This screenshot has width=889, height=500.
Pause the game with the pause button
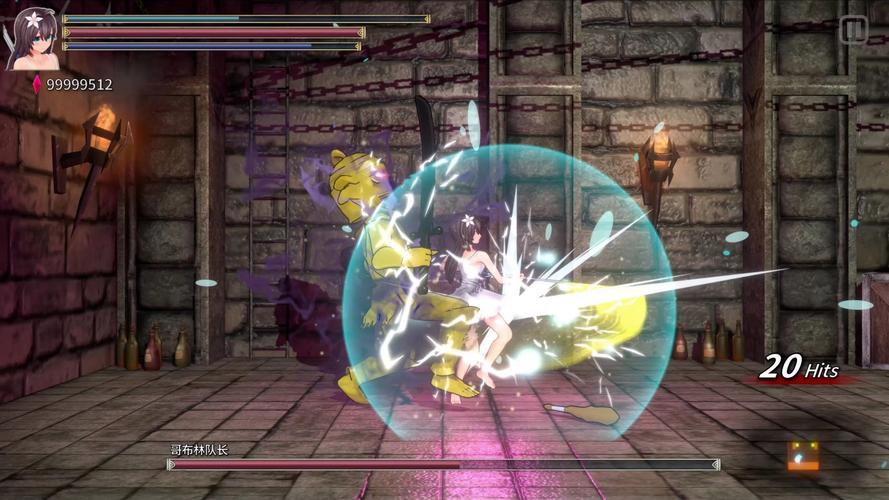click(x=853, y=30)
